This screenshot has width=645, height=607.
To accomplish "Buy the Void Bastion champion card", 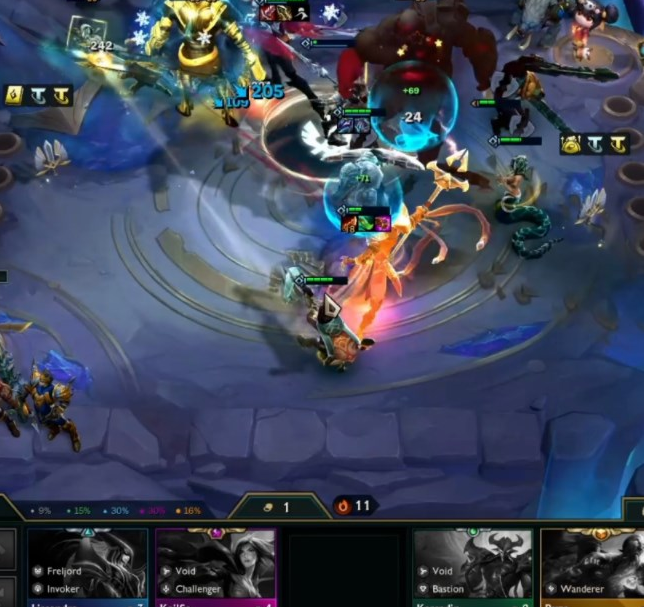I will pos(473,567).
